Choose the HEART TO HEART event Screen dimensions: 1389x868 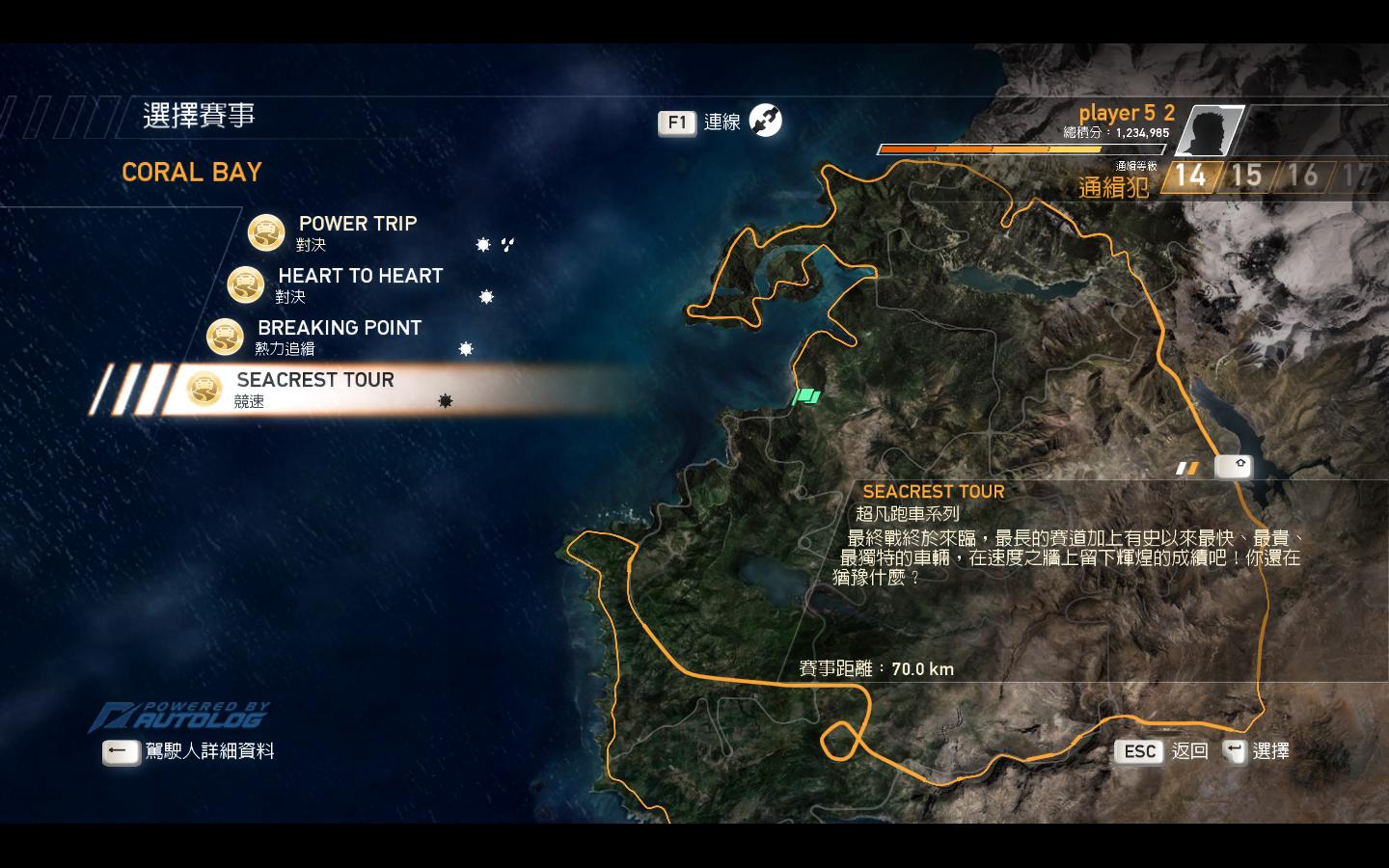pos(359,277)
